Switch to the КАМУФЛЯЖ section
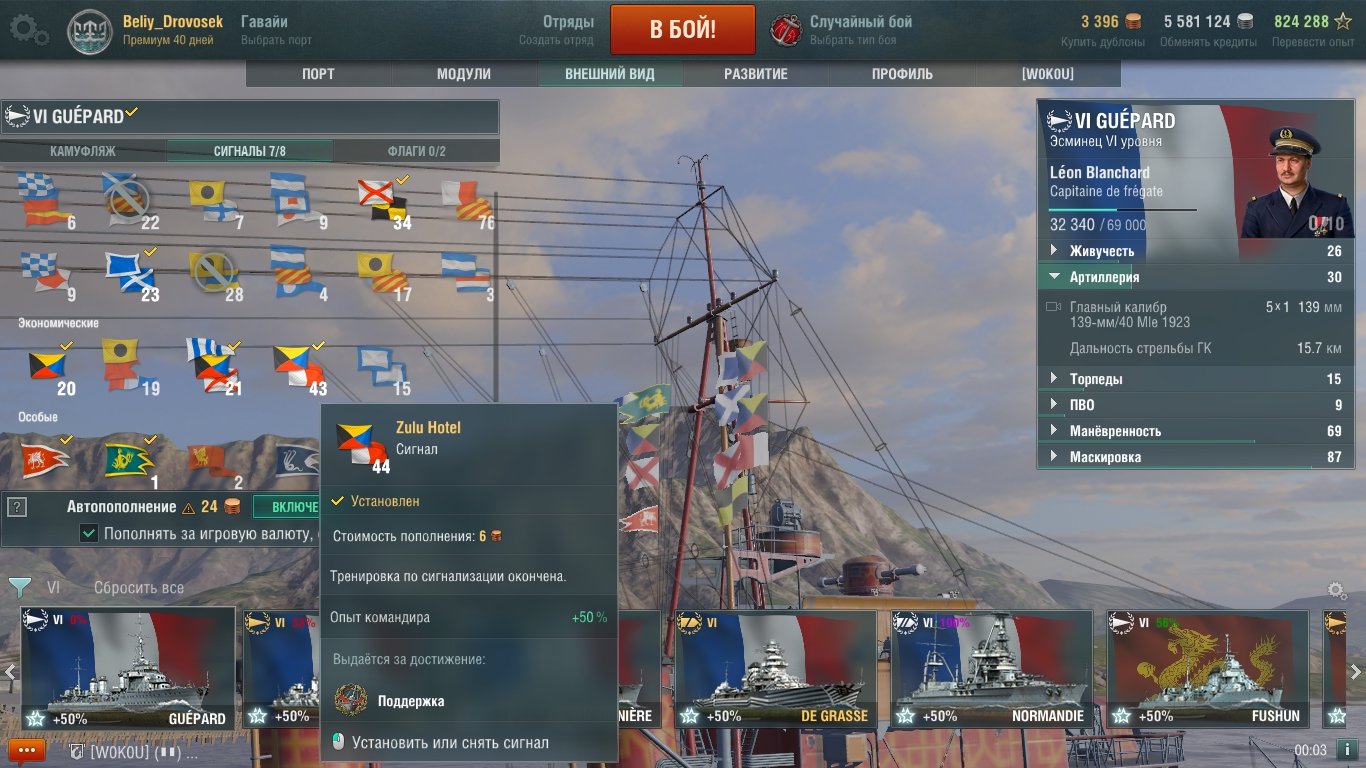1366x768 pixels. tap(83, 151)
